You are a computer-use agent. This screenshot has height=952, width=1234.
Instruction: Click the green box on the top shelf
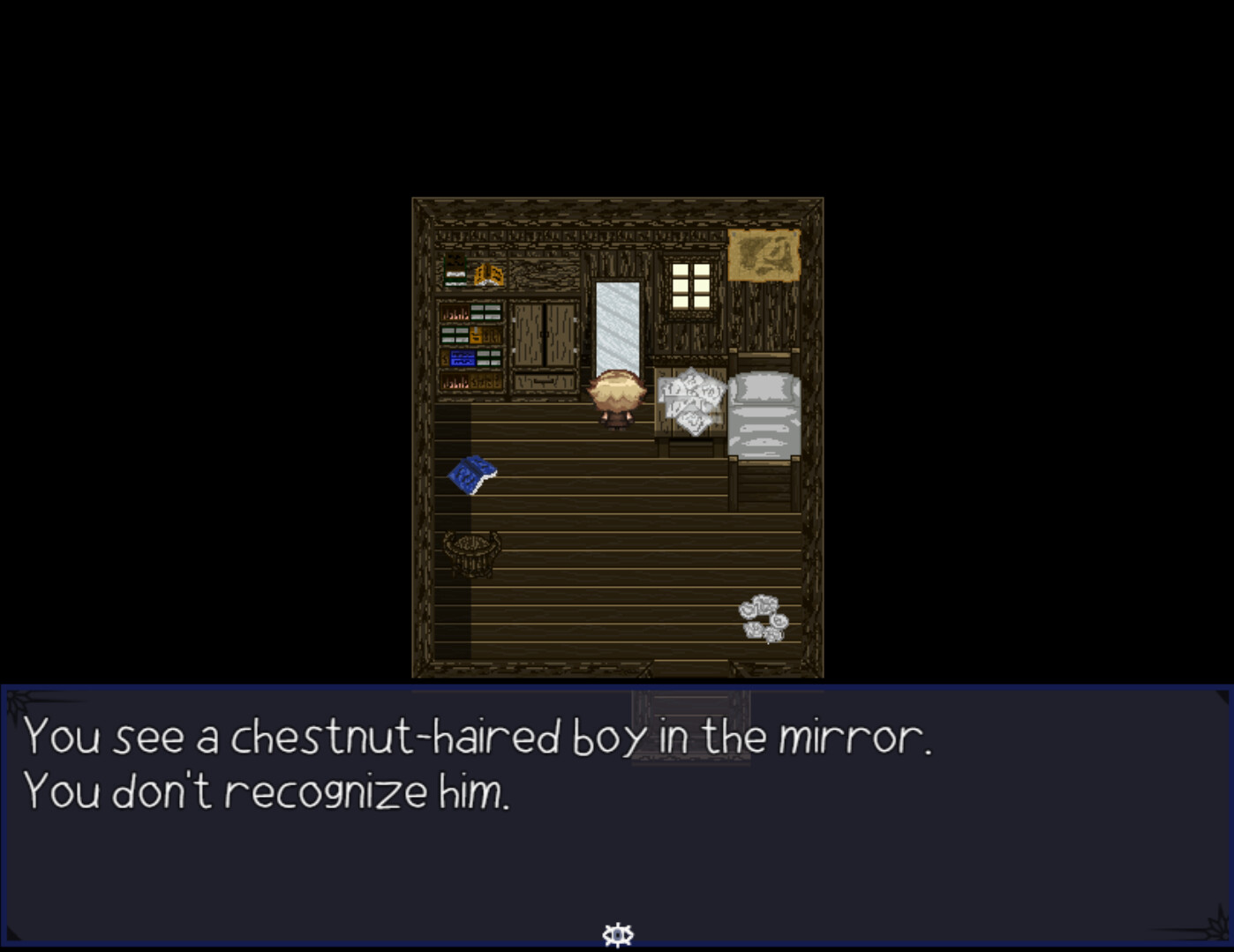point(455,270)
